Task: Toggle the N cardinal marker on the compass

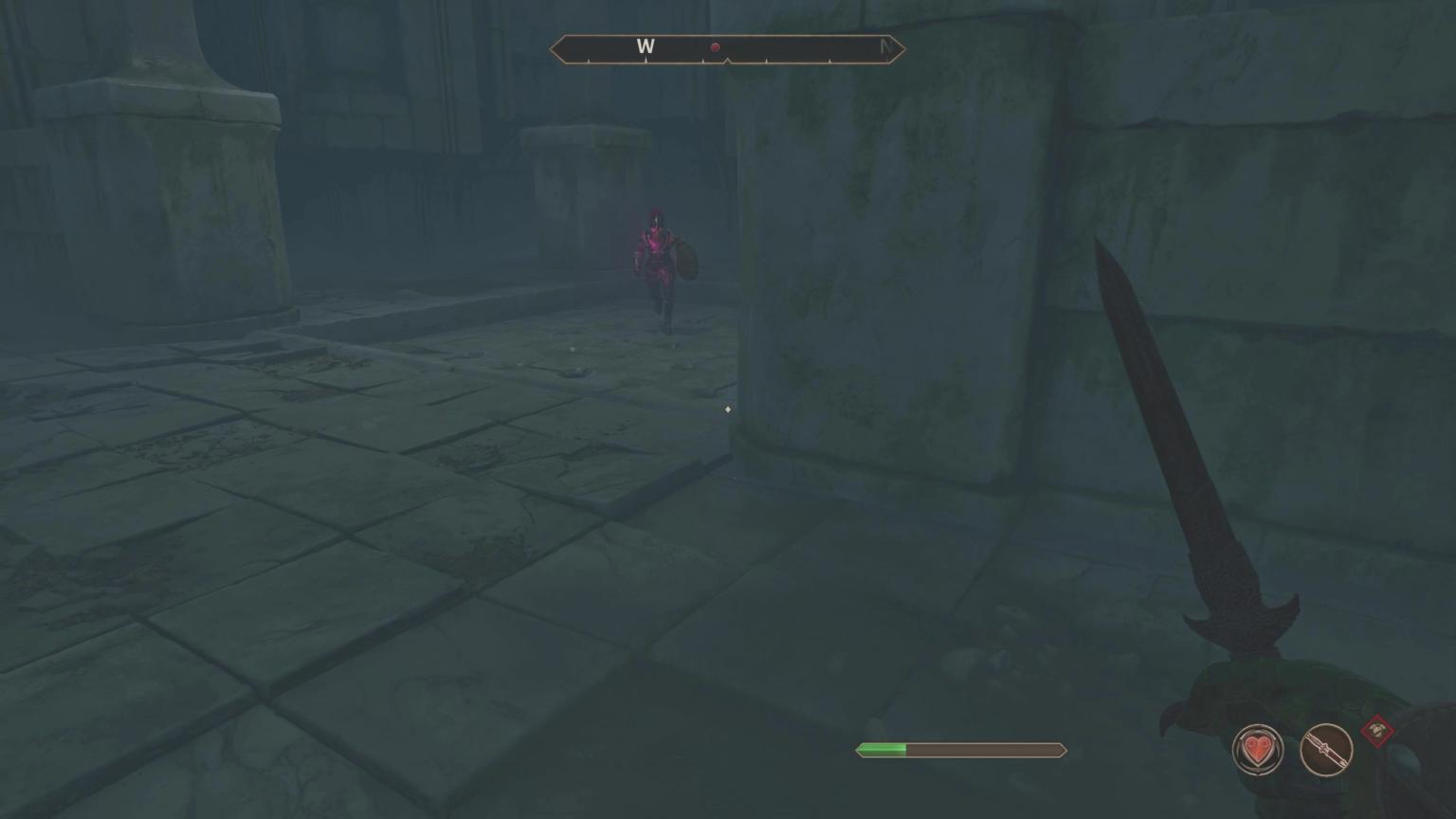Action: 886,46
